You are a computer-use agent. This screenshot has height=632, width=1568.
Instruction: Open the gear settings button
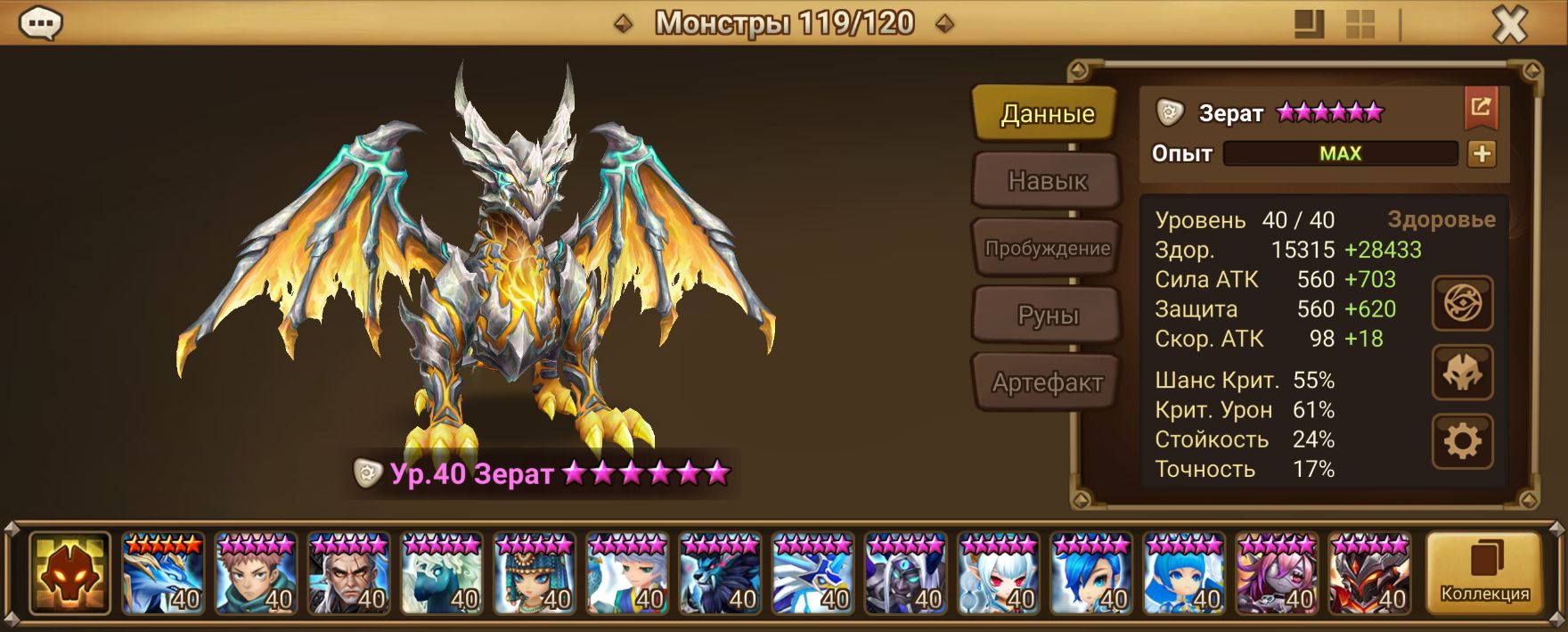point(1462,440)
